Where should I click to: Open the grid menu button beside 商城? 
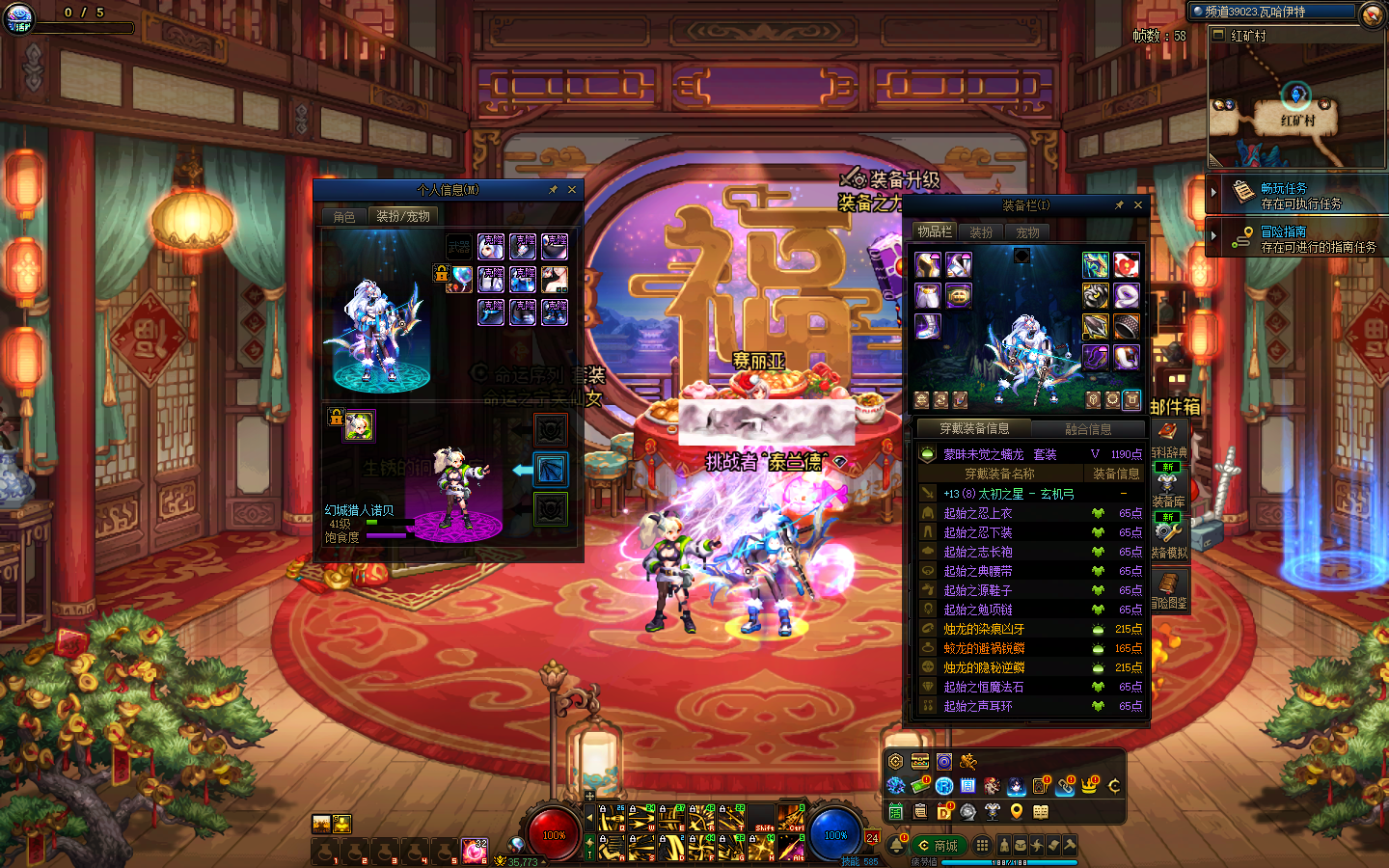[982, 845]
